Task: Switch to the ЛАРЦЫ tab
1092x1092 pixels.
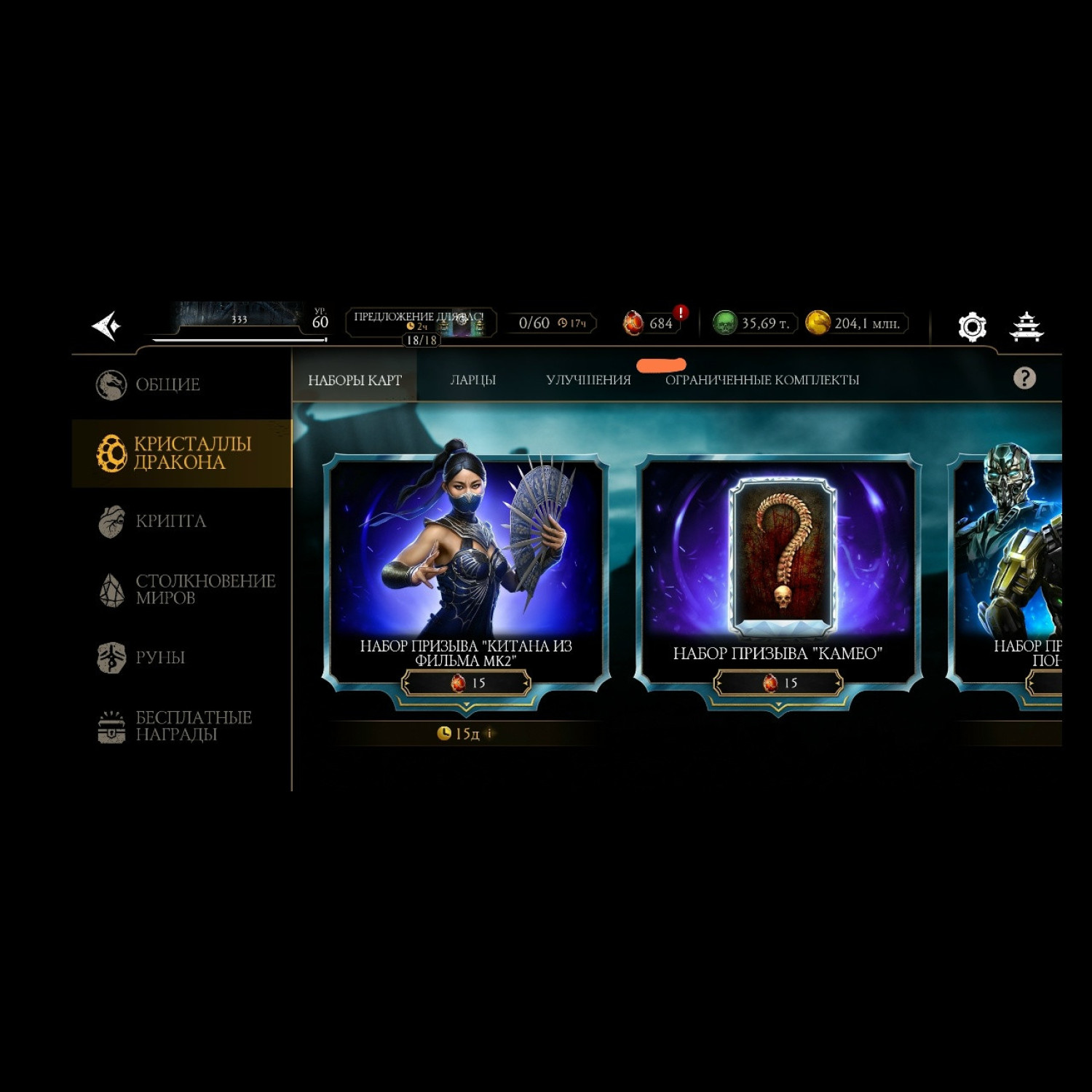Action: point(472,380)
